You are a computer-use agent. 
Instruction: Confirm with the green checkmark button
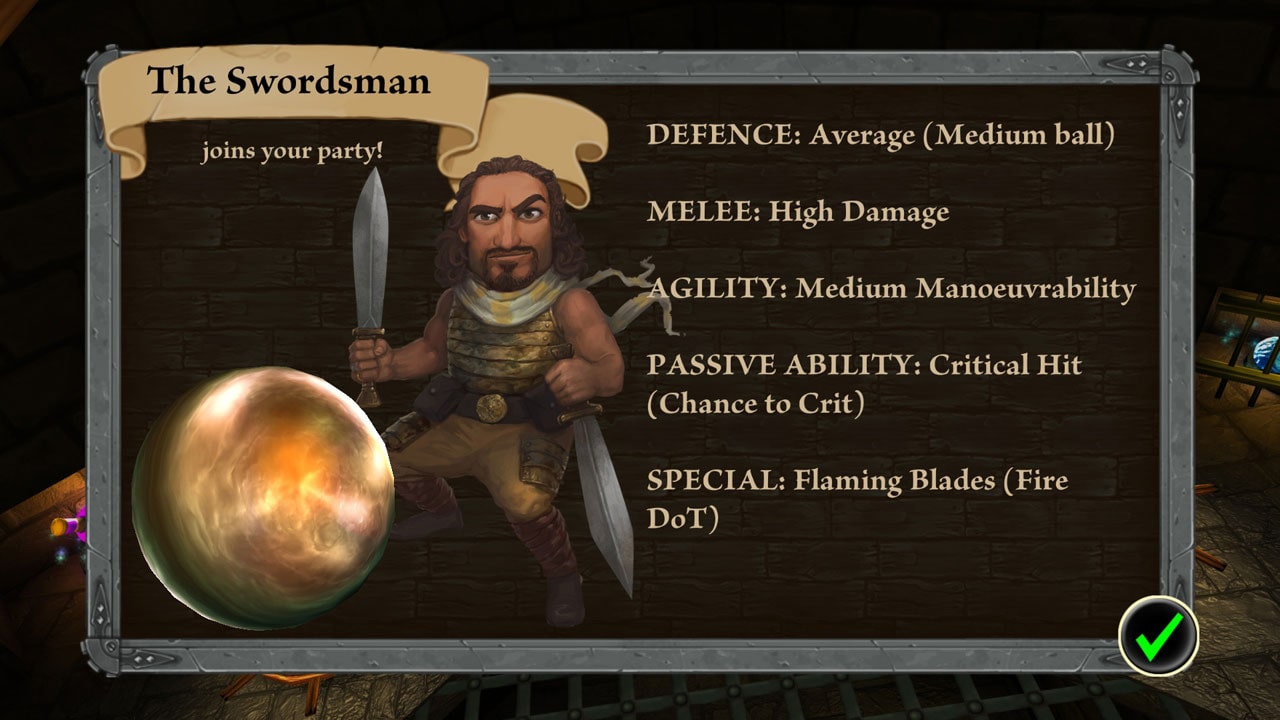1160,635
